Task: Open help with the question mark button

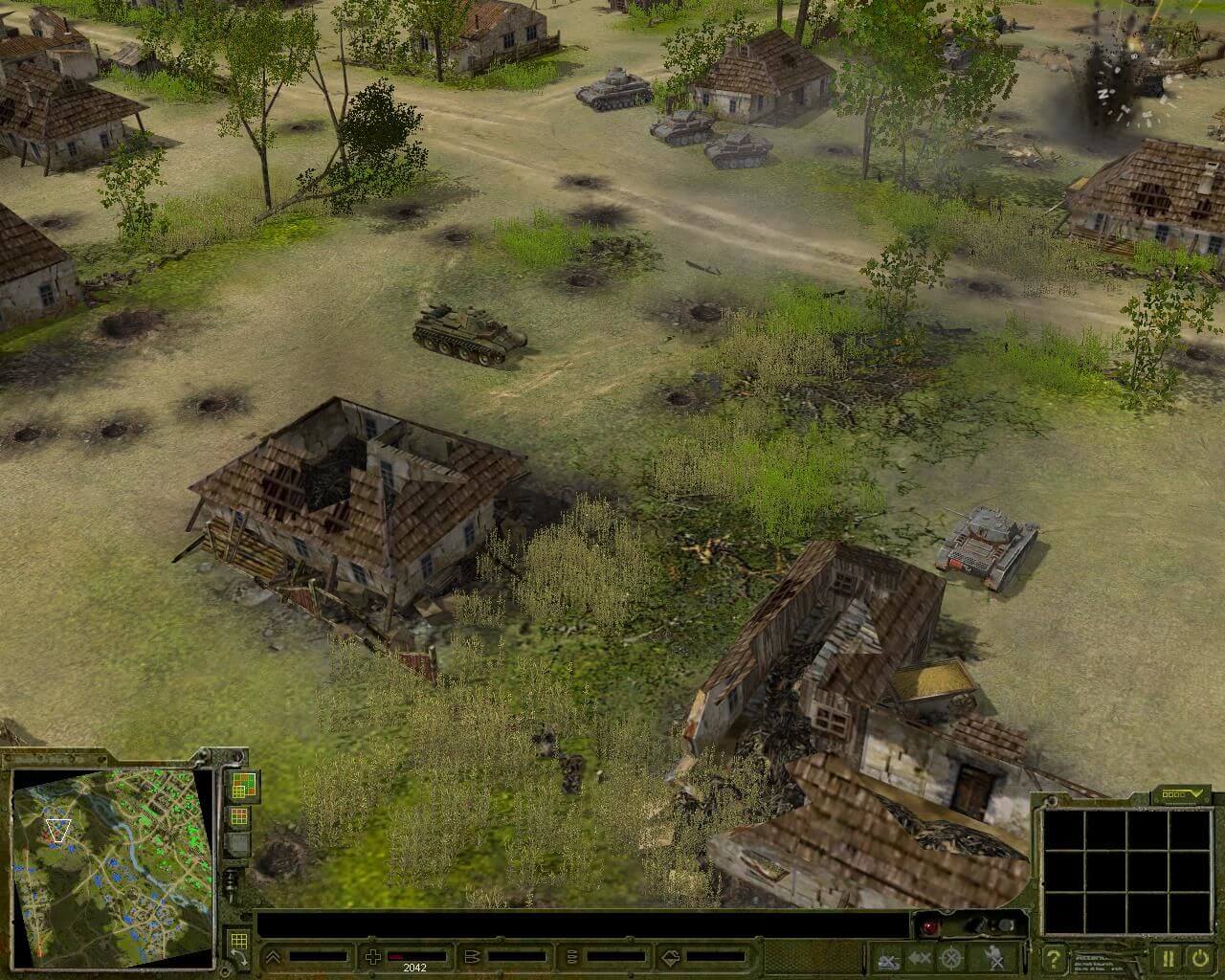Action: point(1054,957)
